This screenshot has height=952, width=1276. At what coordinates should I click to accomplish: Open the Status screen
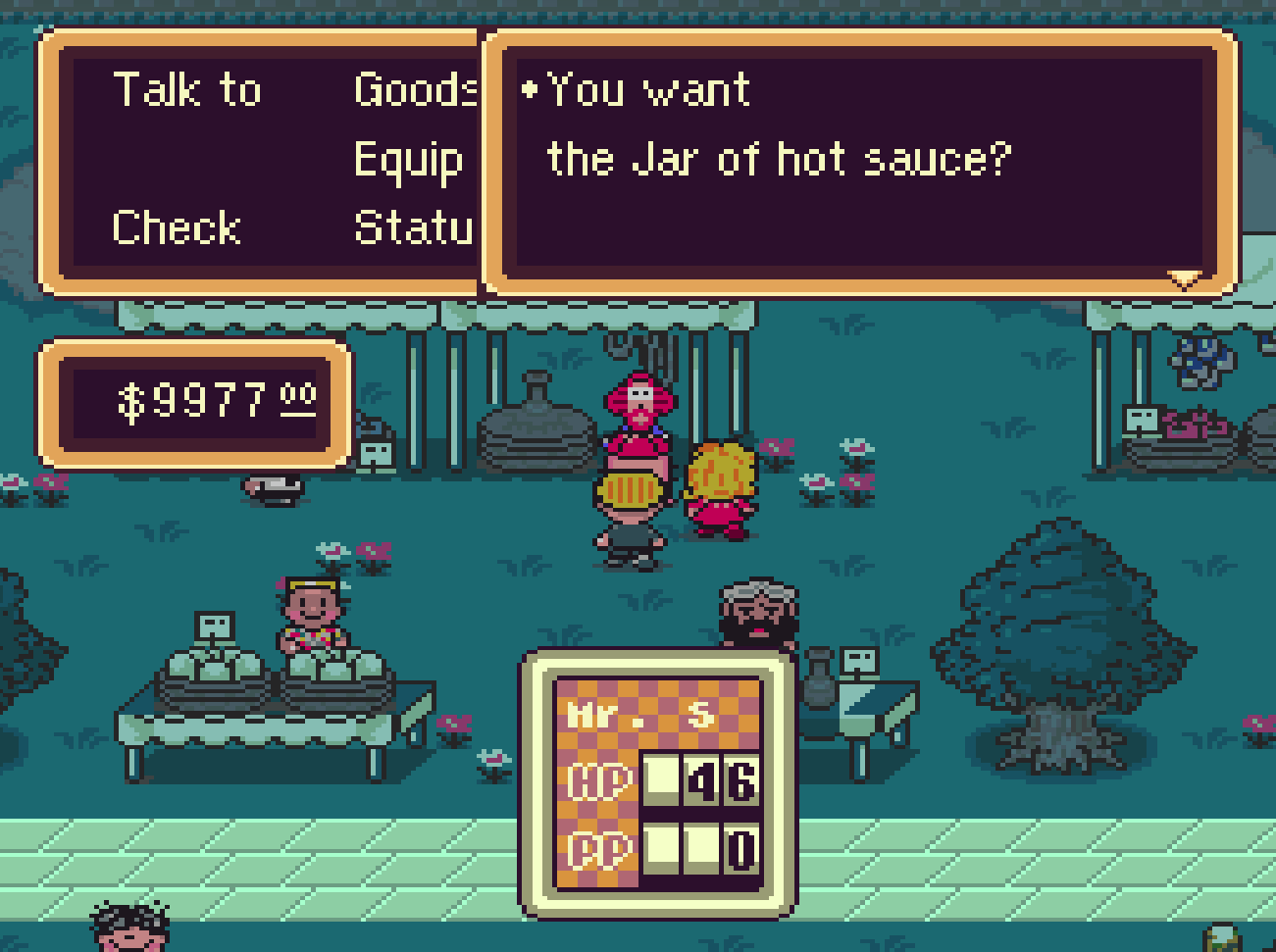pyautogui.click(x=414, y=227)
